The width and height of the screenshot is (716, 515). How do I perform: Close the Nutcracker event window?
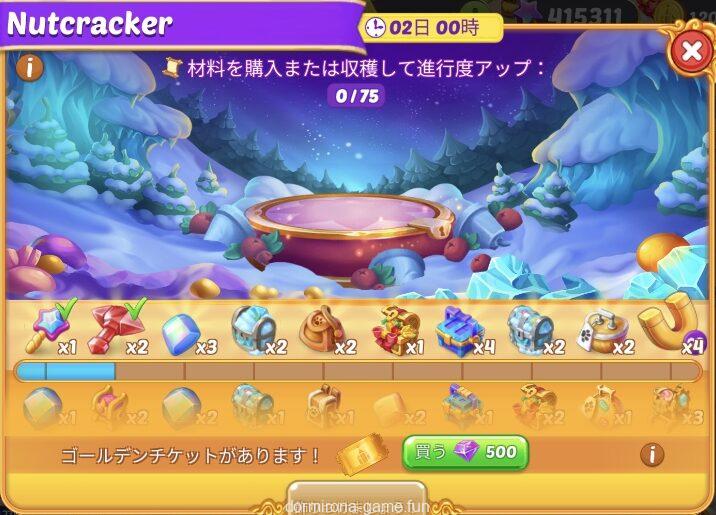click(691, 50)
